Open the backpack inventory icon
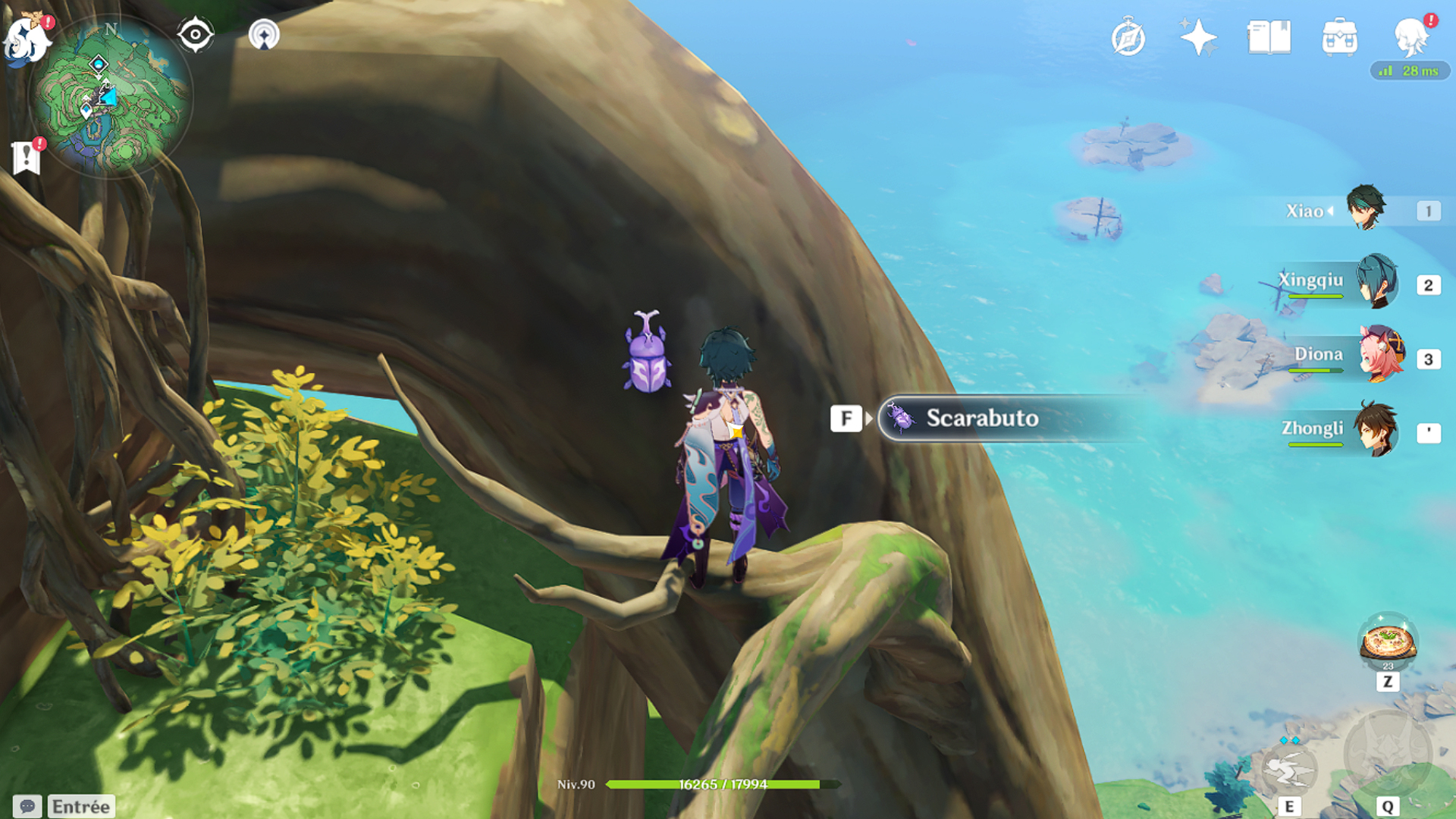Viewport: 1456px width, 819px height. pos(1339,38)
